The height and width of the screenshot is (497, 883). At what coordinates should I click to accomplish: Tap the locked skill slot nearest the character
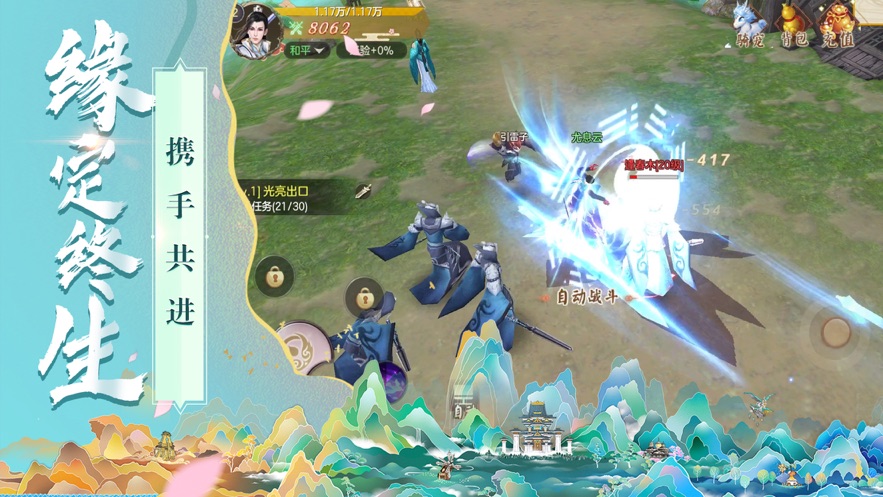[366, 297]
